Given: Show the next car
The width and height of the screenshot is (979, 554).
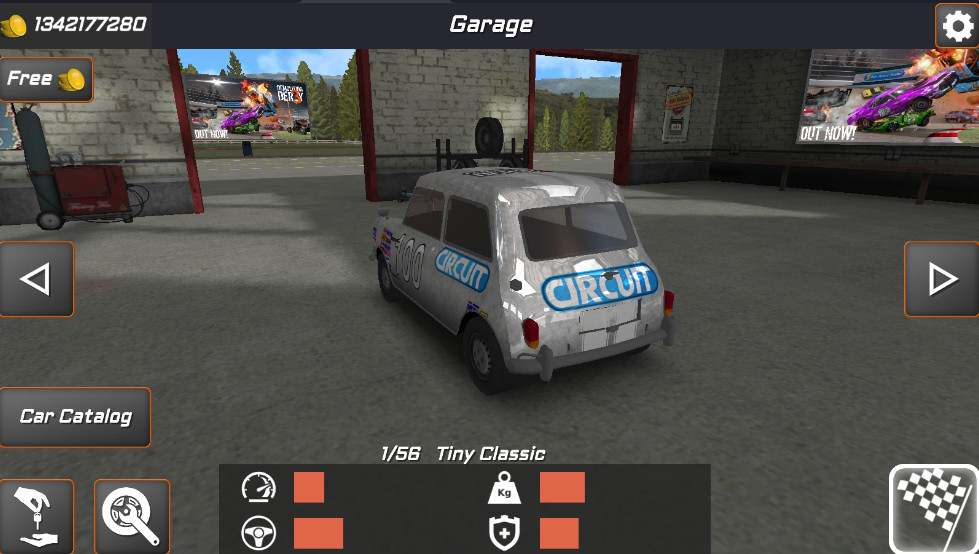Looking at the screenshot, I should (941, 279).
